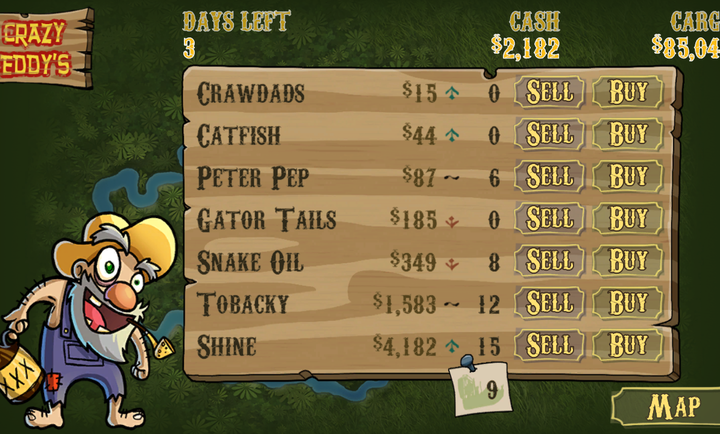Sell one Peter Pep
Image resolution: width=720 pixels, height=434 pixels.
(x=549, y=177)
